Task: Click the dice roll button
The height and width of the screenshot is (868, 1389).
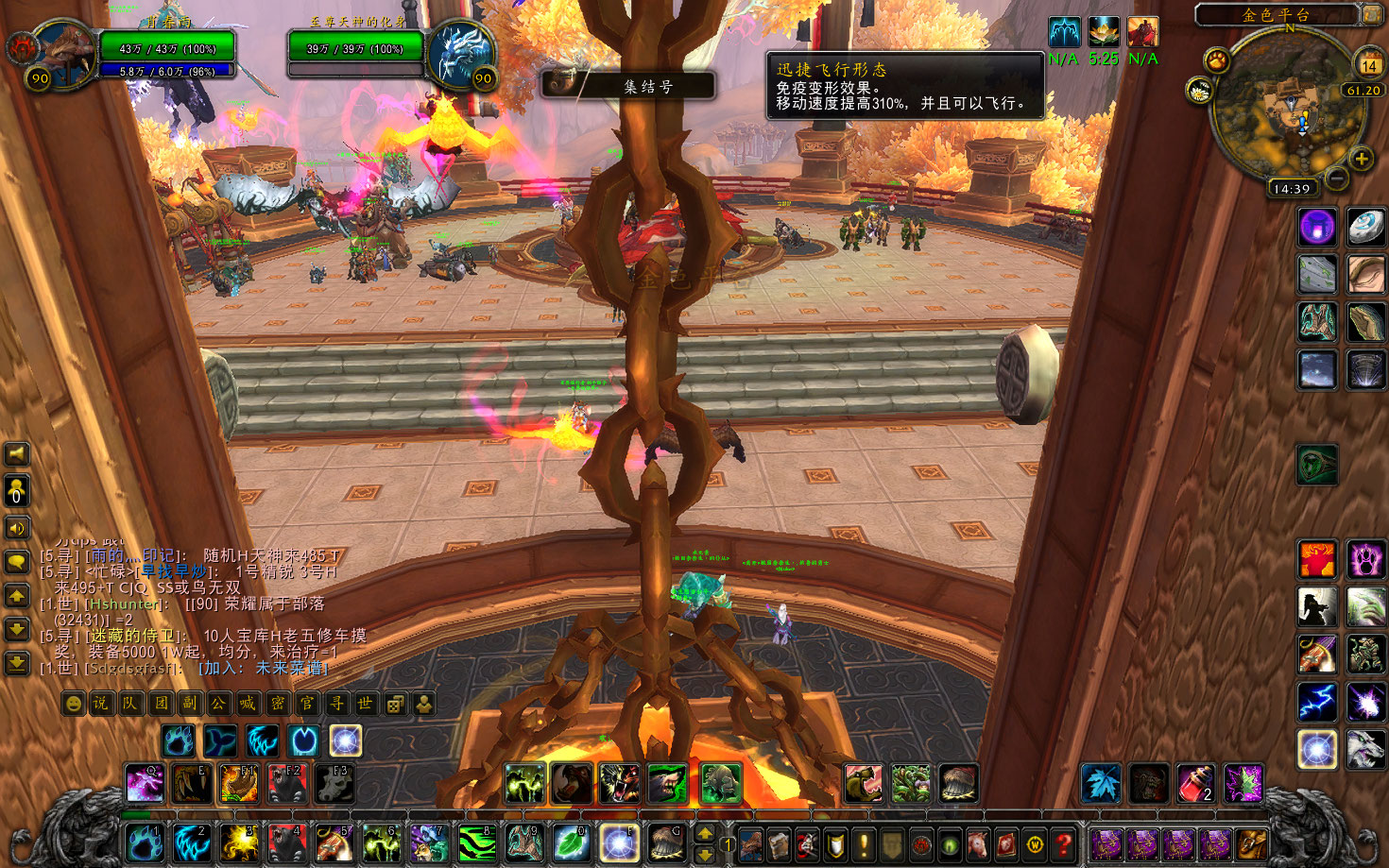Action: (396, 704)
